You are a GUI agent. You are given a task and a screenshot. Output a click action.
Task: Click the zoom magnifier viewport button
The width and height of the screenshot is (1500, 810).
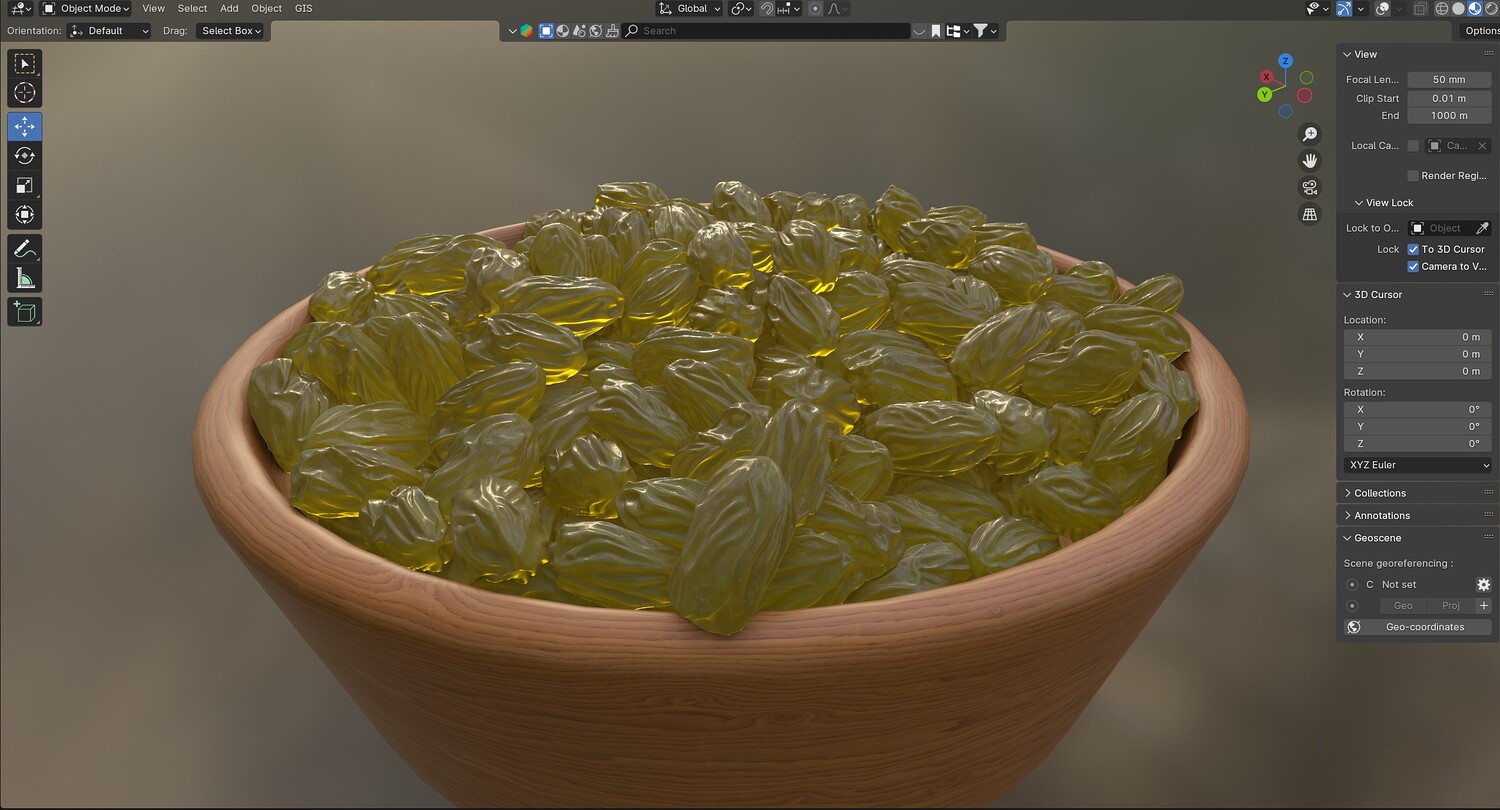pyautogui.click(x=1309, y=134)
